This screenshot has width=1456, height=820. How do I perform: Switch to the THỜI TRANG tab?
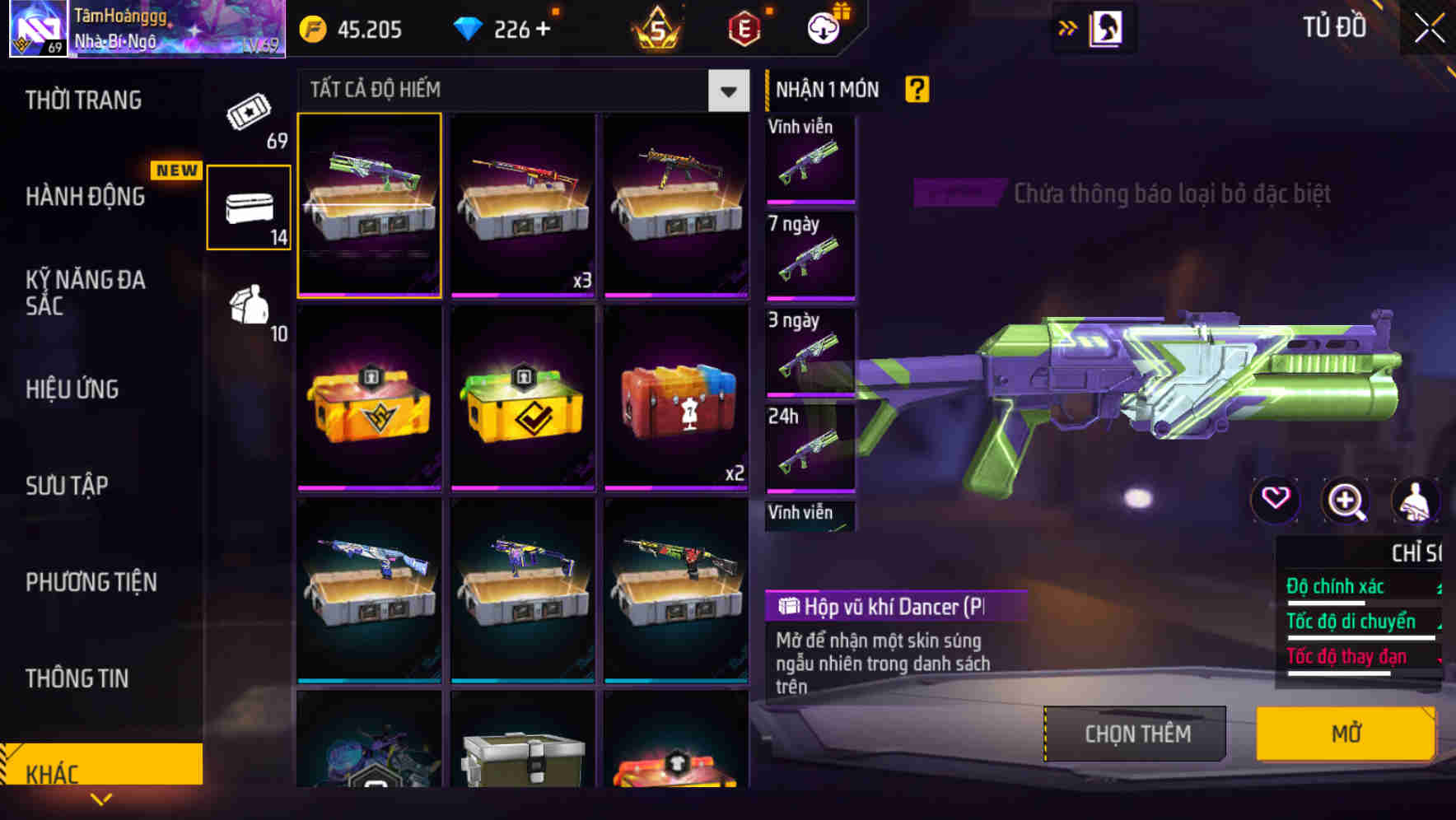(82, 100)
